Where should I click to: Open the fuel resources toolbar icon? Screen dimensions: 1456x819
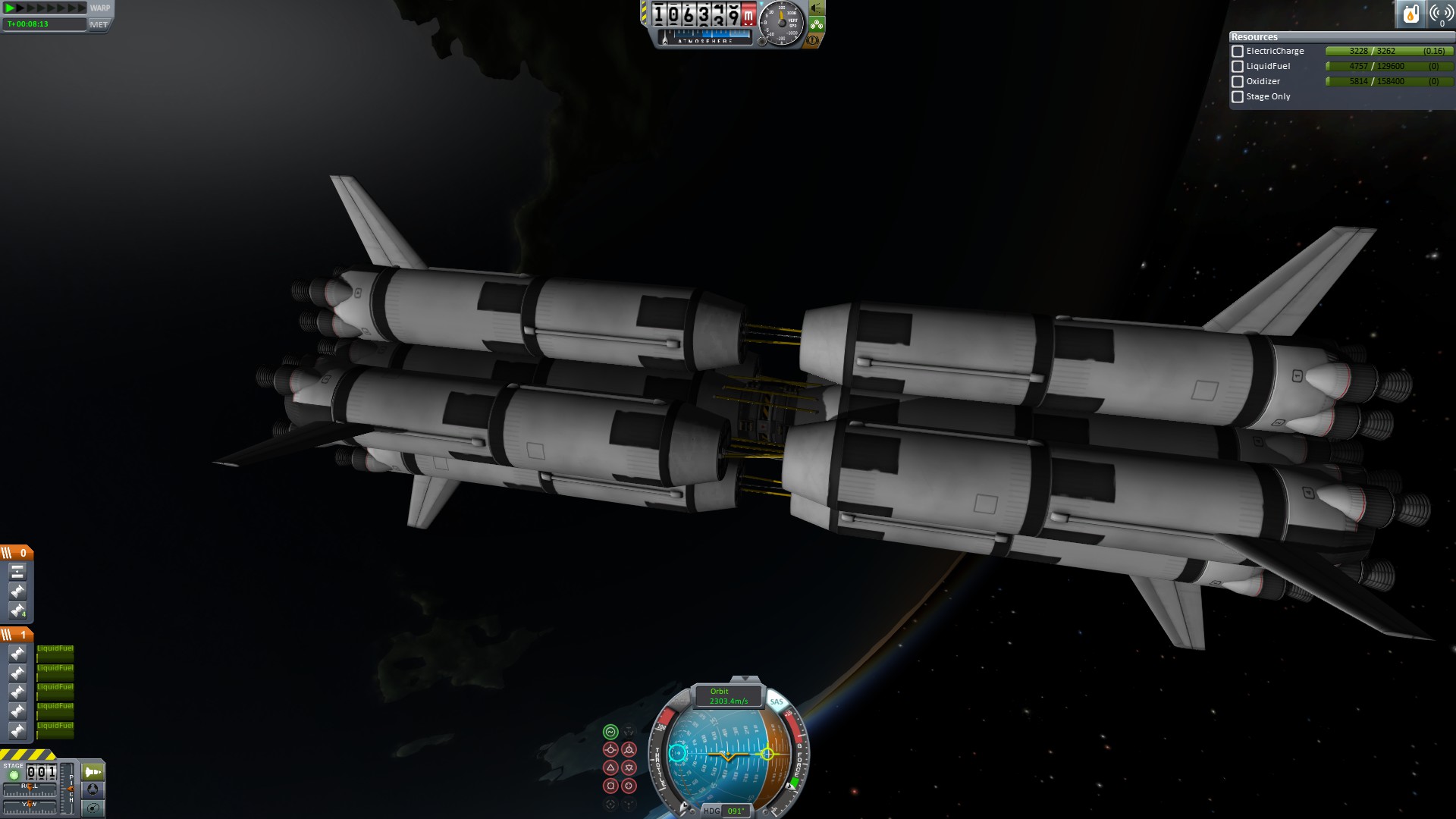point(1410,14)
